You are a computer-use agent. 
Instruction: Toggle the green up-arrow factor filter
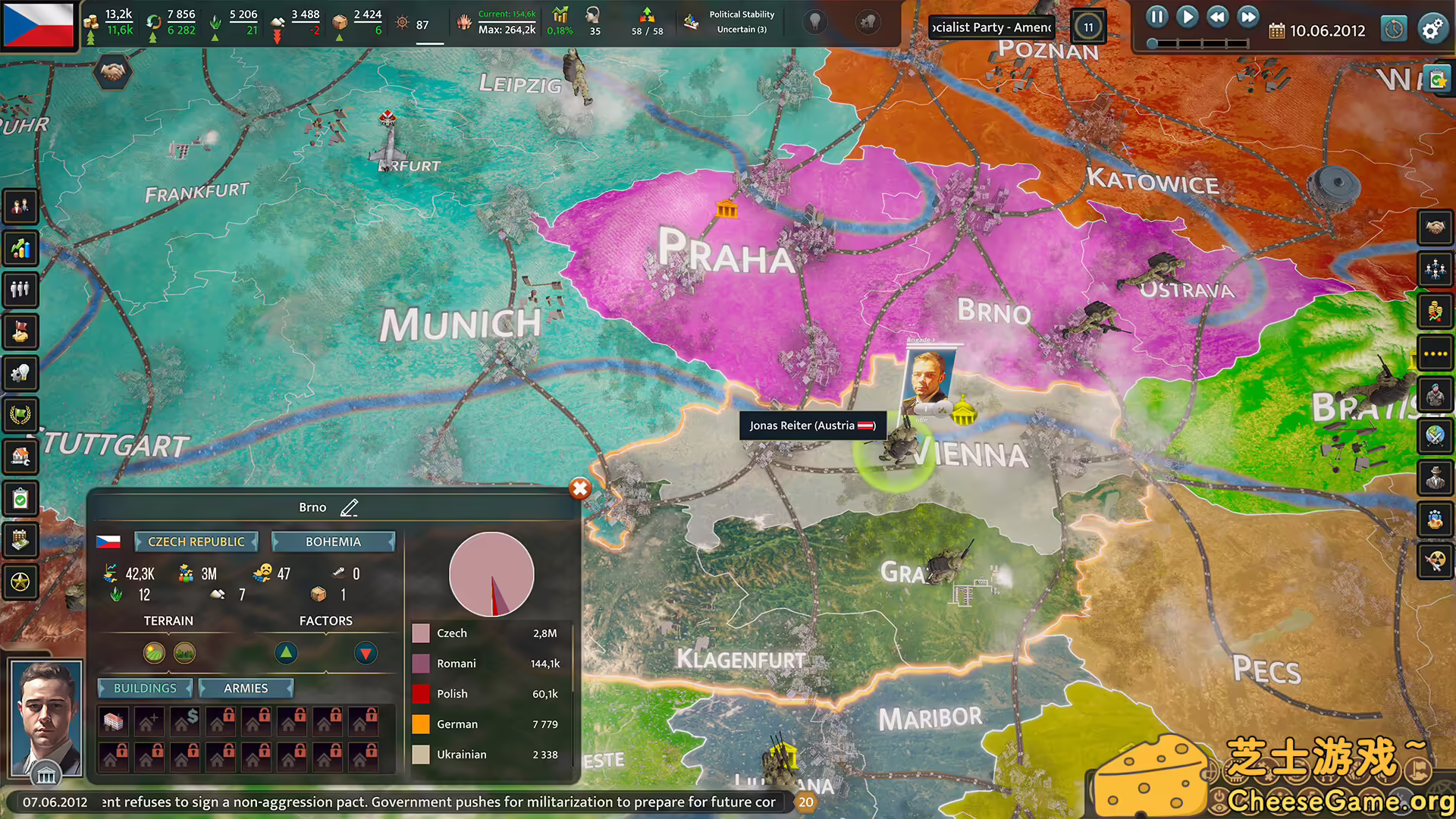(x=286, y=653)
